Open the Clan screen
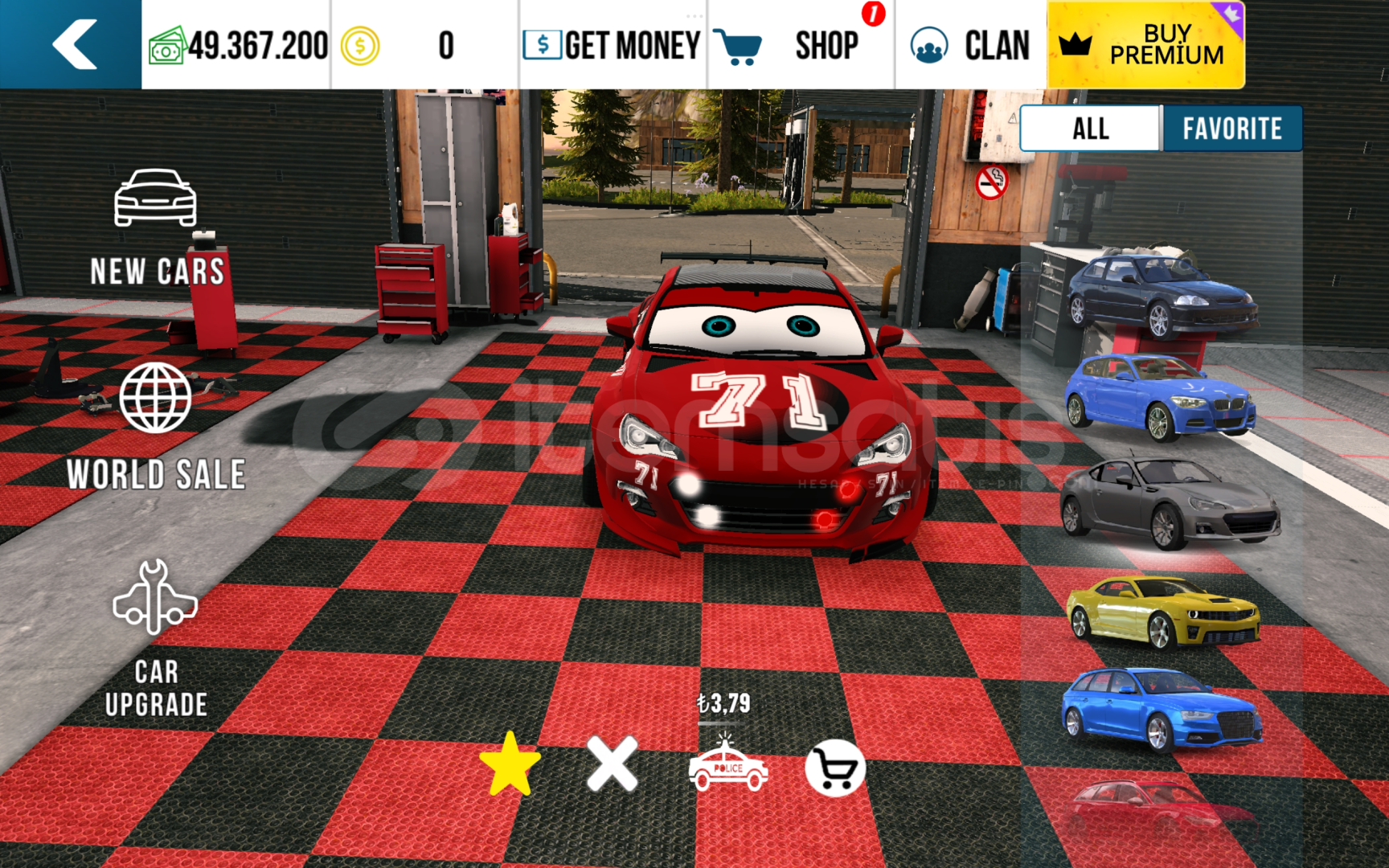1389x868 pixels. click(x=970, y=45)
